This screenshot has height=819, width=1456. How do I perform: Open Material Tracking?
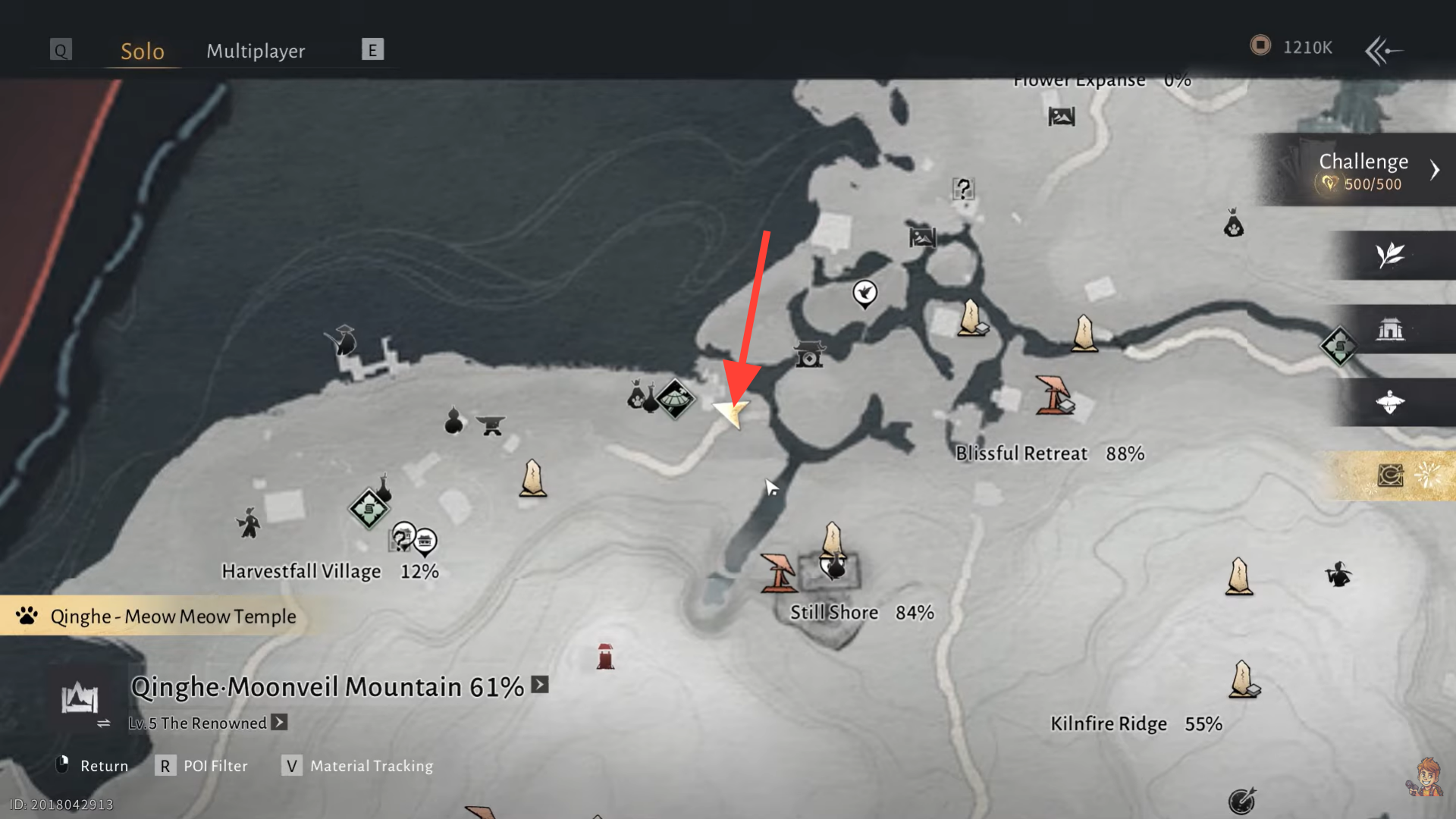coord(358,766)
